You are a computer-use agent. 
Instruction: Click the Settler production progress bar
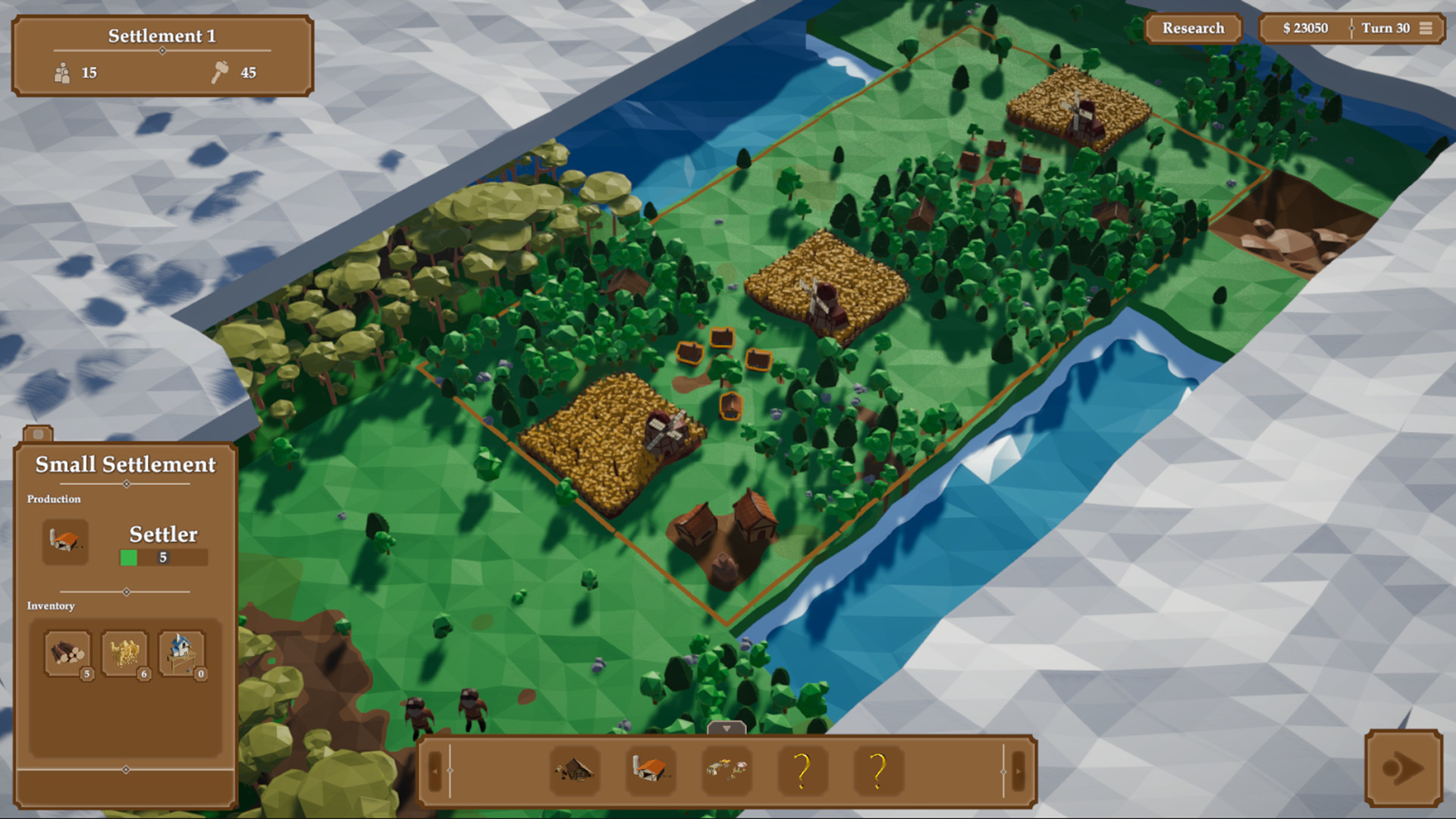(x=162, y=557)
